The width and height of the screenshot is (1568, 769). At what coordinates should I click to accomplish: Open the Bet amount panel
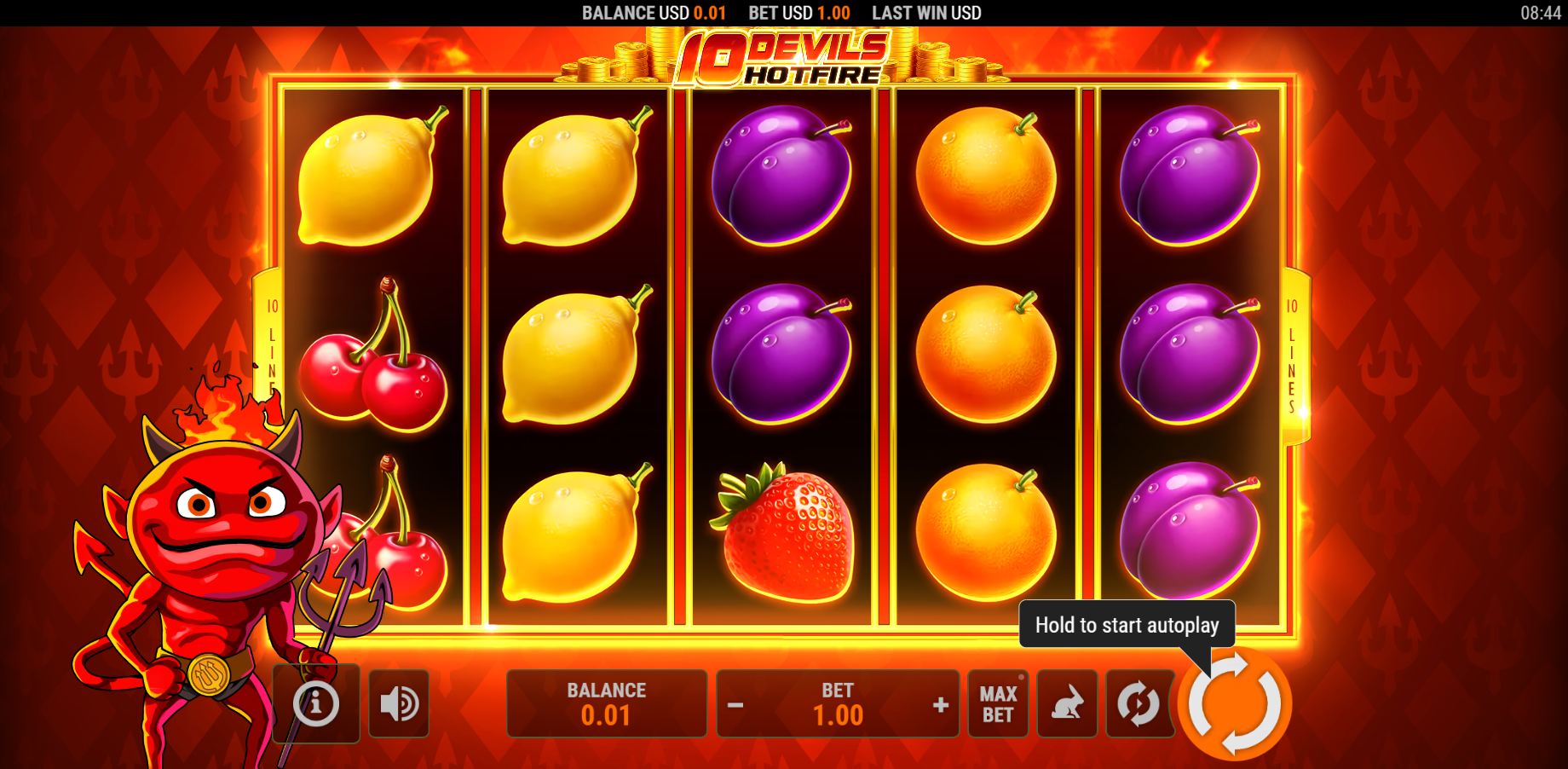837,703
